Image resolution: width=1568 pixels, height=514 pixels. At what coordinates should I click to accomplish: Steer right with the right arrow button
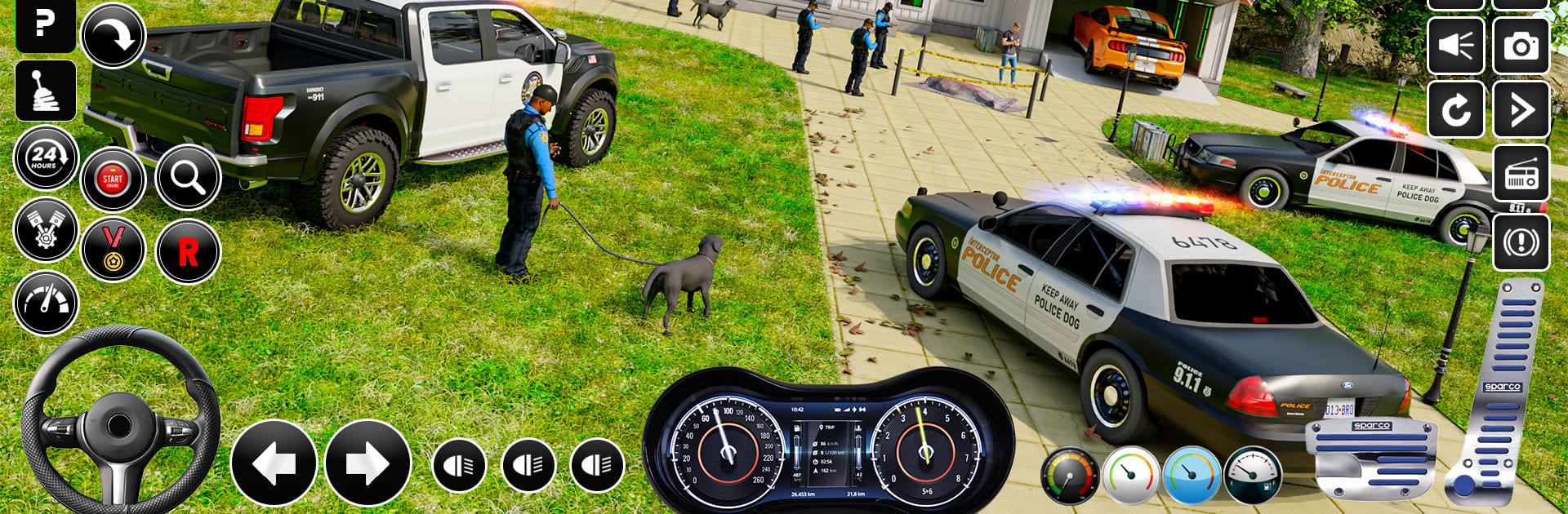coord(367,463)
